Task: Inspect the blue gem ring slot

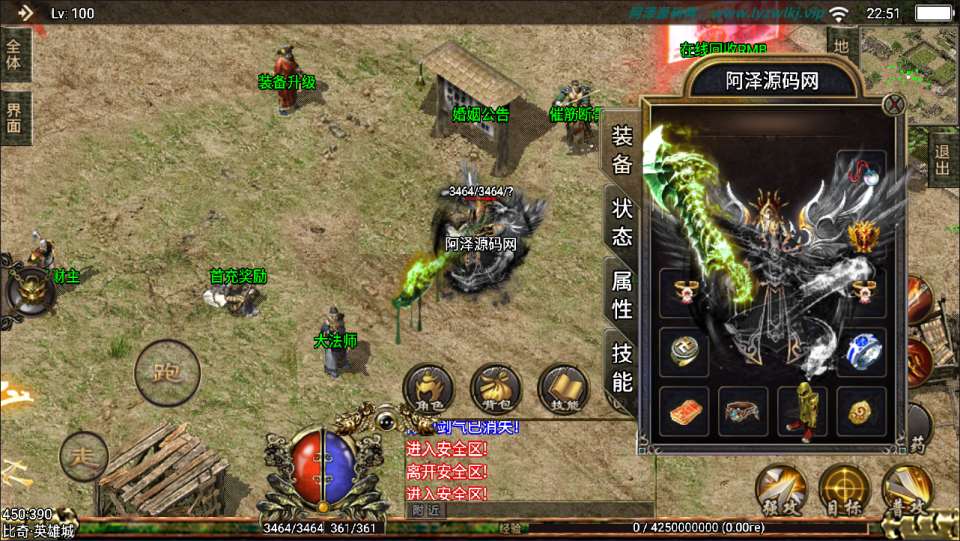Action: (861, 352)
